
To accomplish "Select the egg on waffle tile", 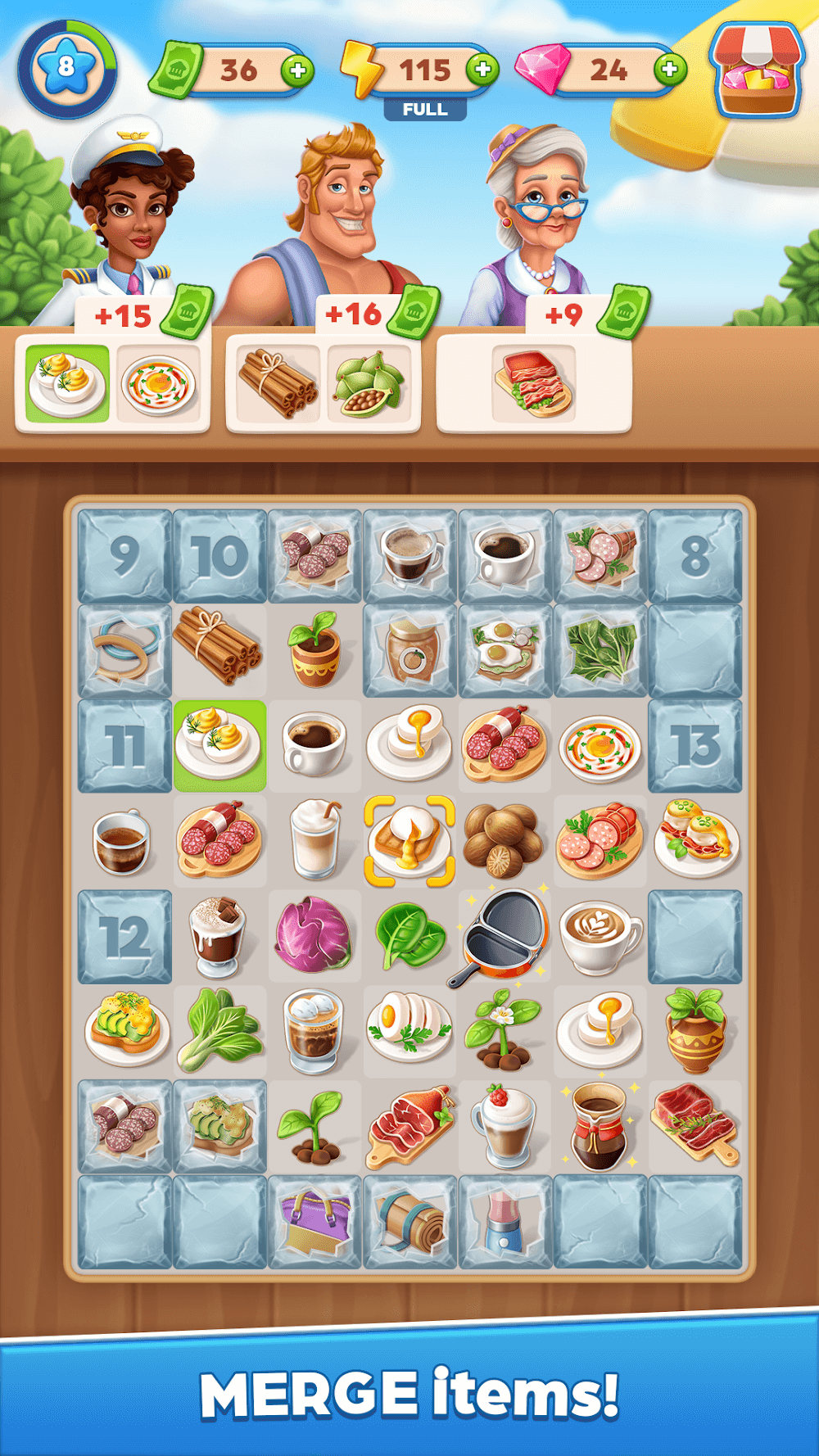I will (409, 841).
